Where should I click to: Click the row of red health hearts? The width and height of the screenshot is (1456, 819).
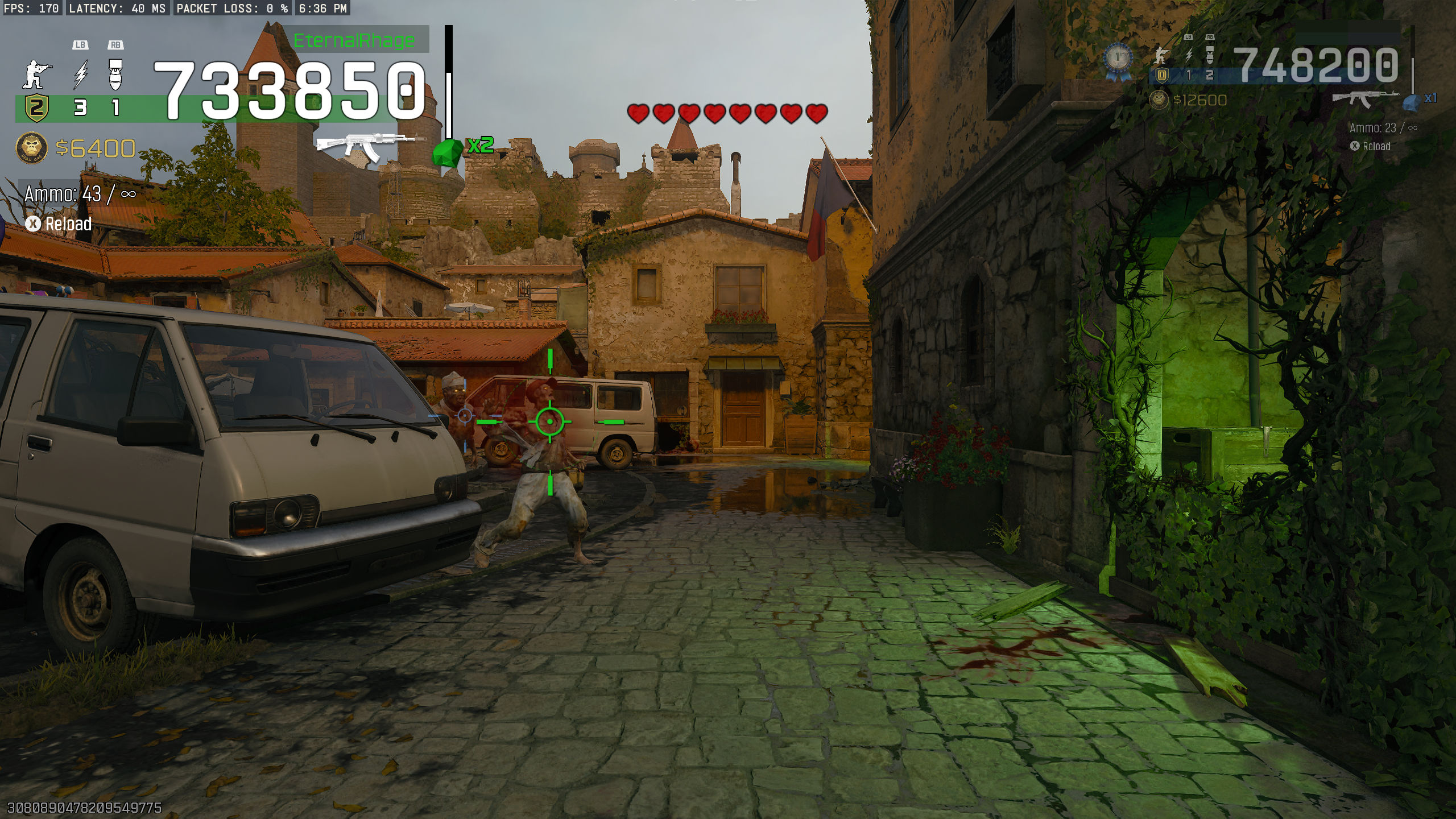pyautogui.click(x=726, y=112)
